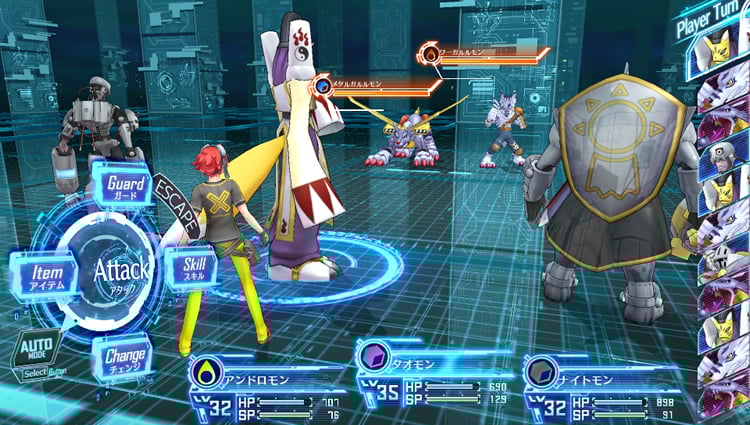Choose the Attack command in the wheel
This screenshot has height=425, width=750.
pyautogui.click(x=121, y=269)
